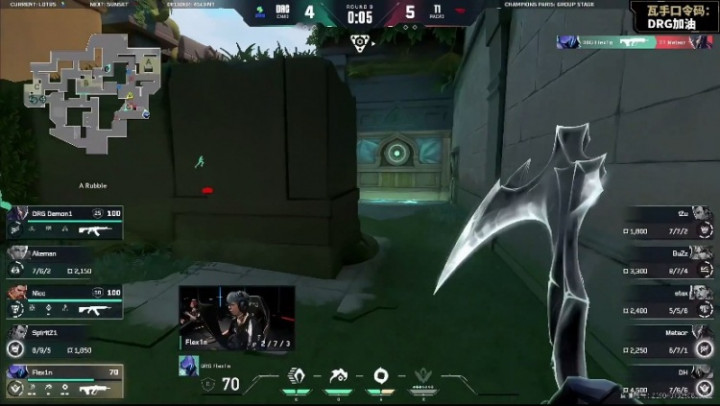Click the spike objective icon under the timer
Viewport: 720px width, 406px height.
pyautogui.click(x=360, y=41)
